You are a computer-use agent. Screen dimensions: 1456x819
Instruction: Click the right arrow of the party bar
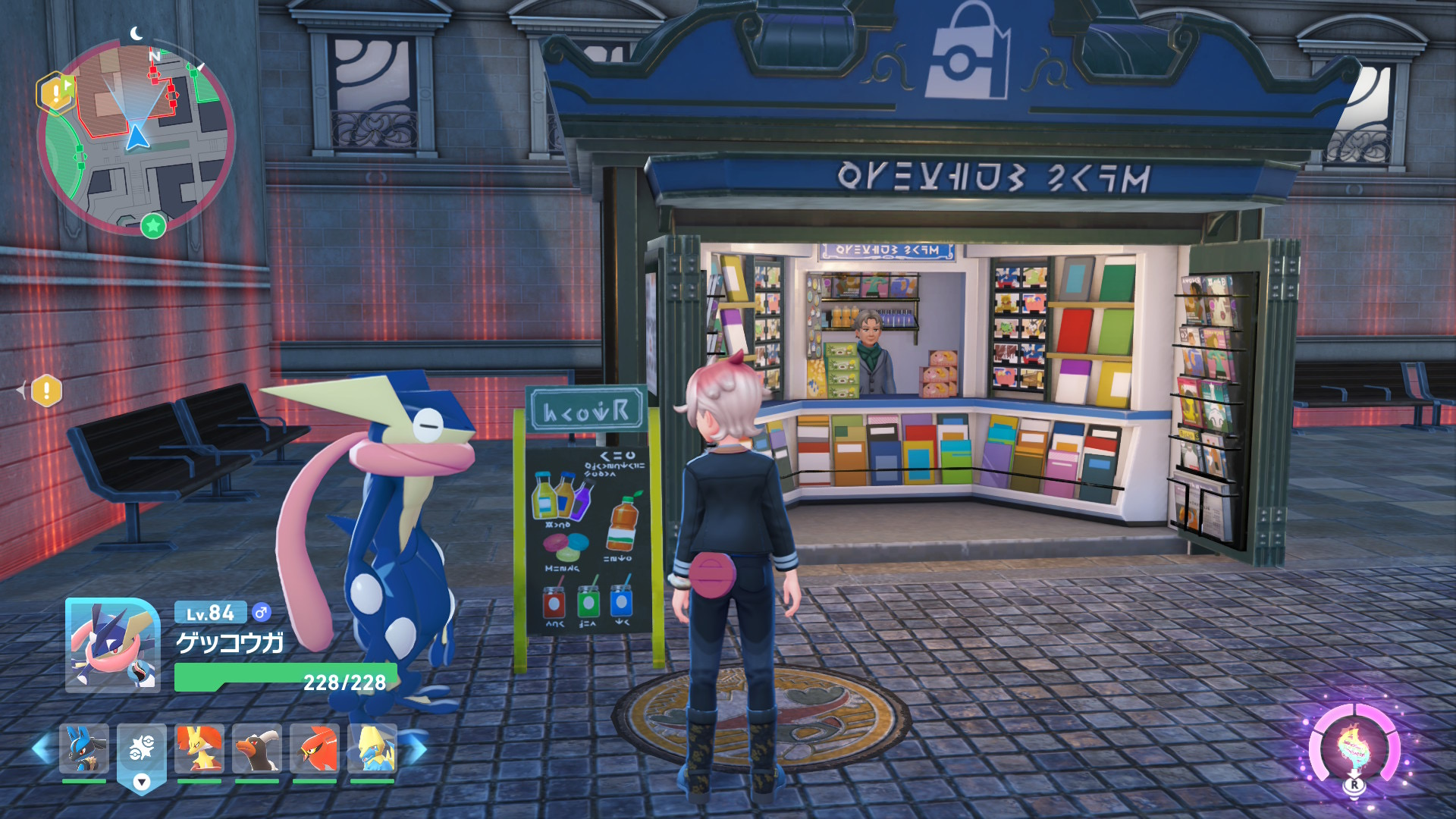[414, 748]
